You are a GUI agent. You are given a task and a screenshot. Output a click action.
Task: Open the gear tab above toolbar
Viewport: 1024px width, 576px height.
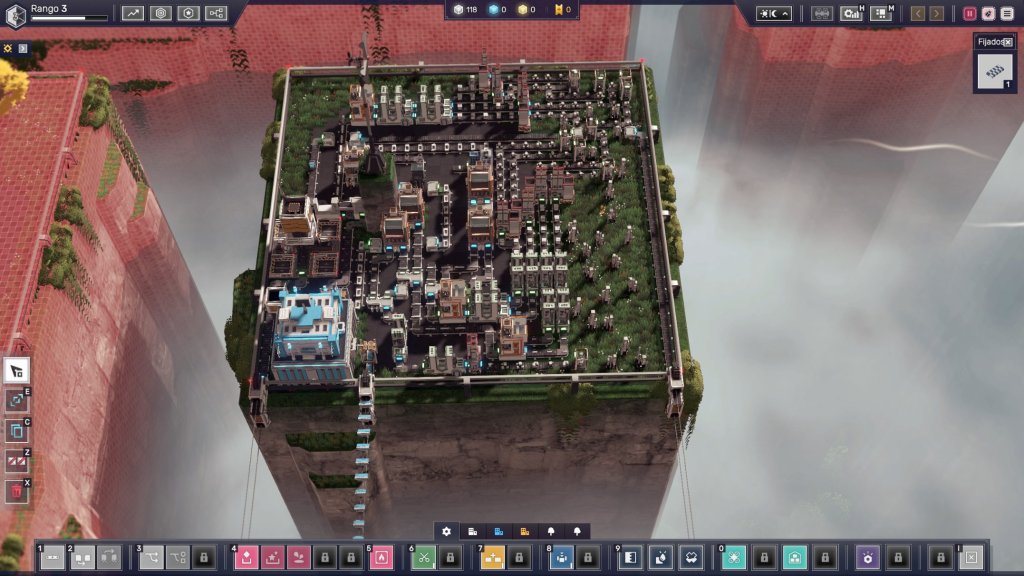coord(446,531)
